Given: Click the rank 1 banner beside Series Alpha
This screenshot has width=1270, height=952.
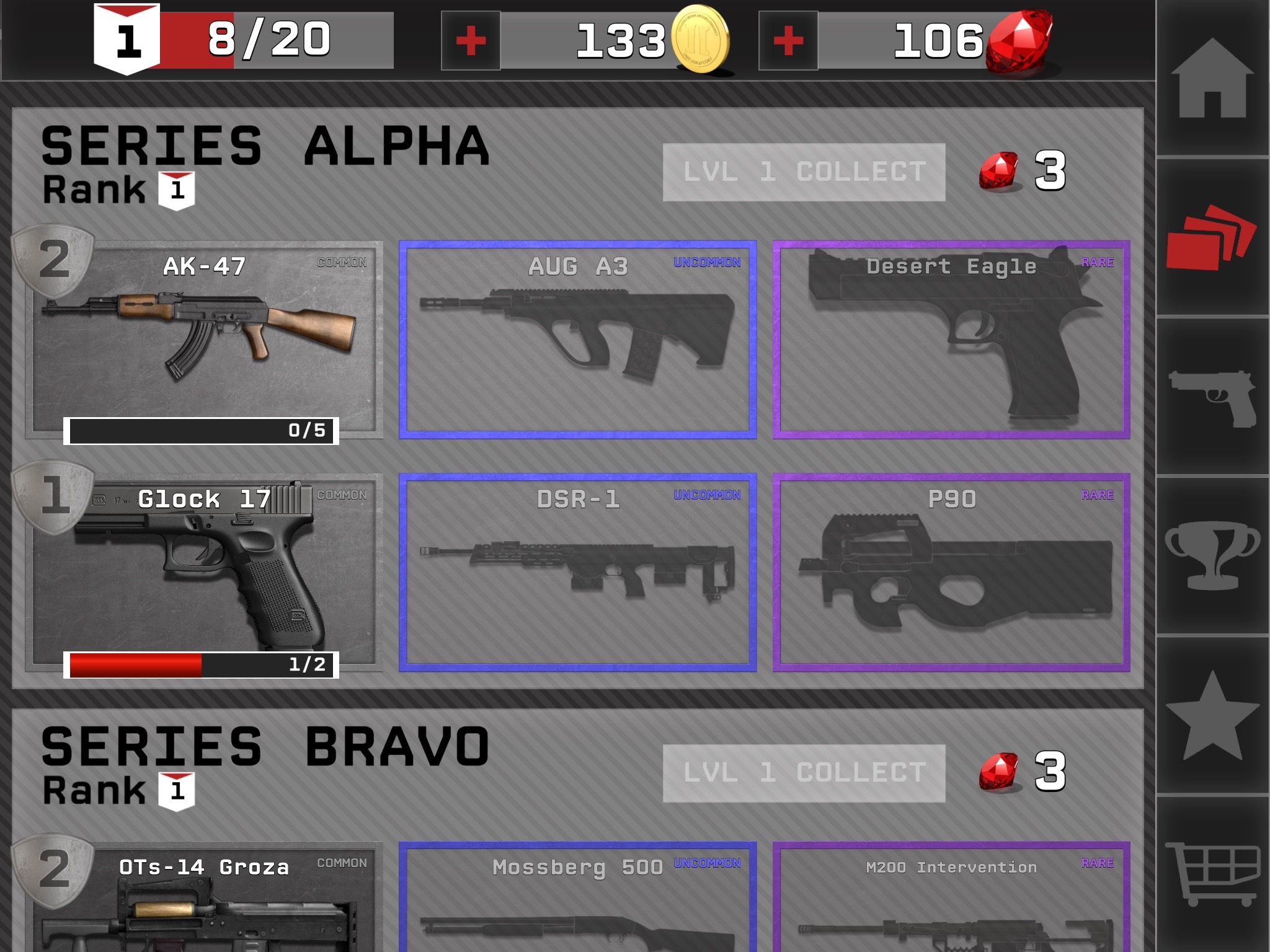Looking at the screenshot, I should [175, 189].
